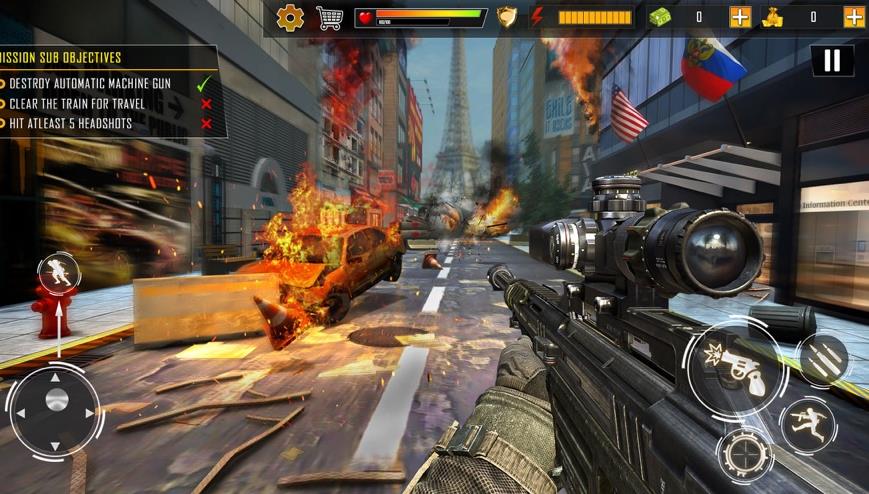
Task: Tap the gold shield armor icon
Action: [507, 17]
